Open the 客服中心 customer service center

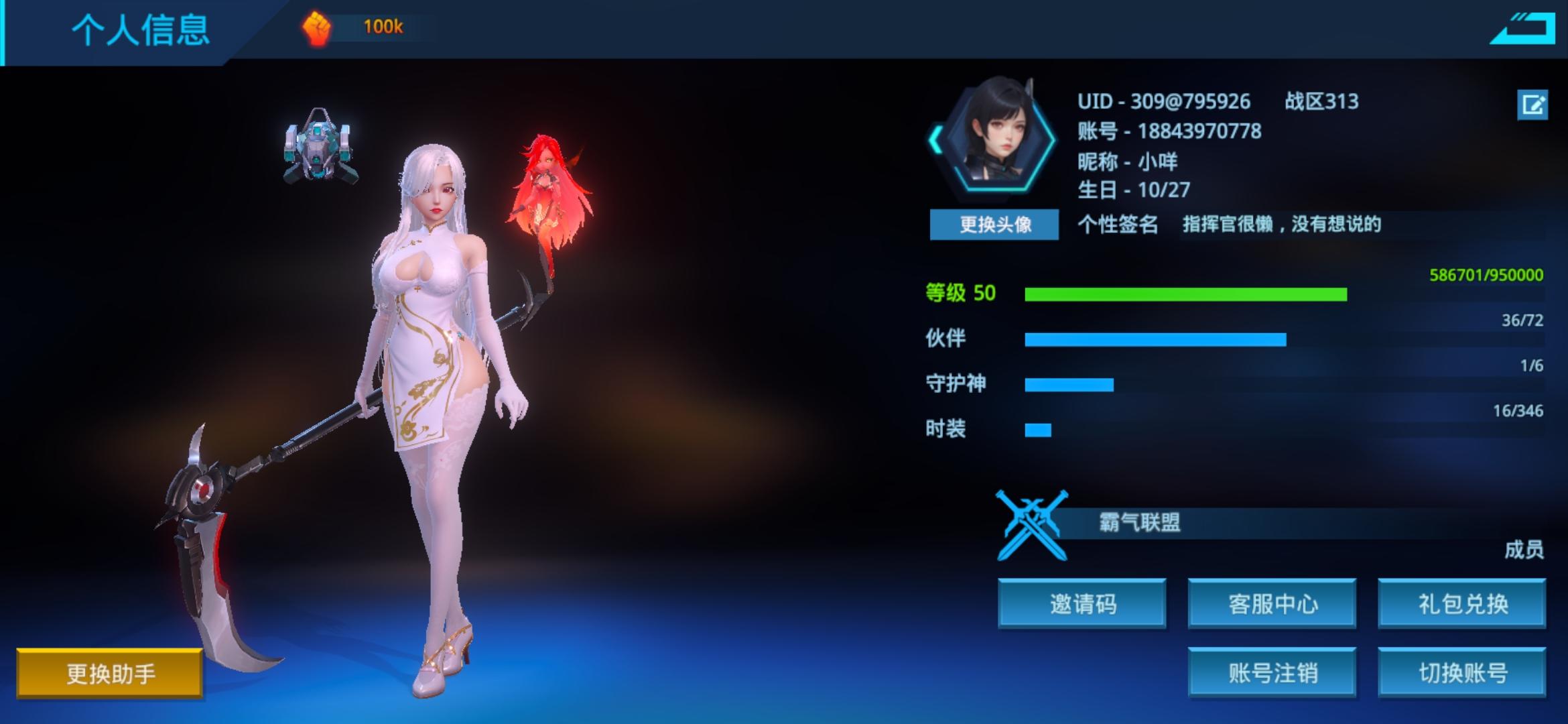coord(1272,603)
